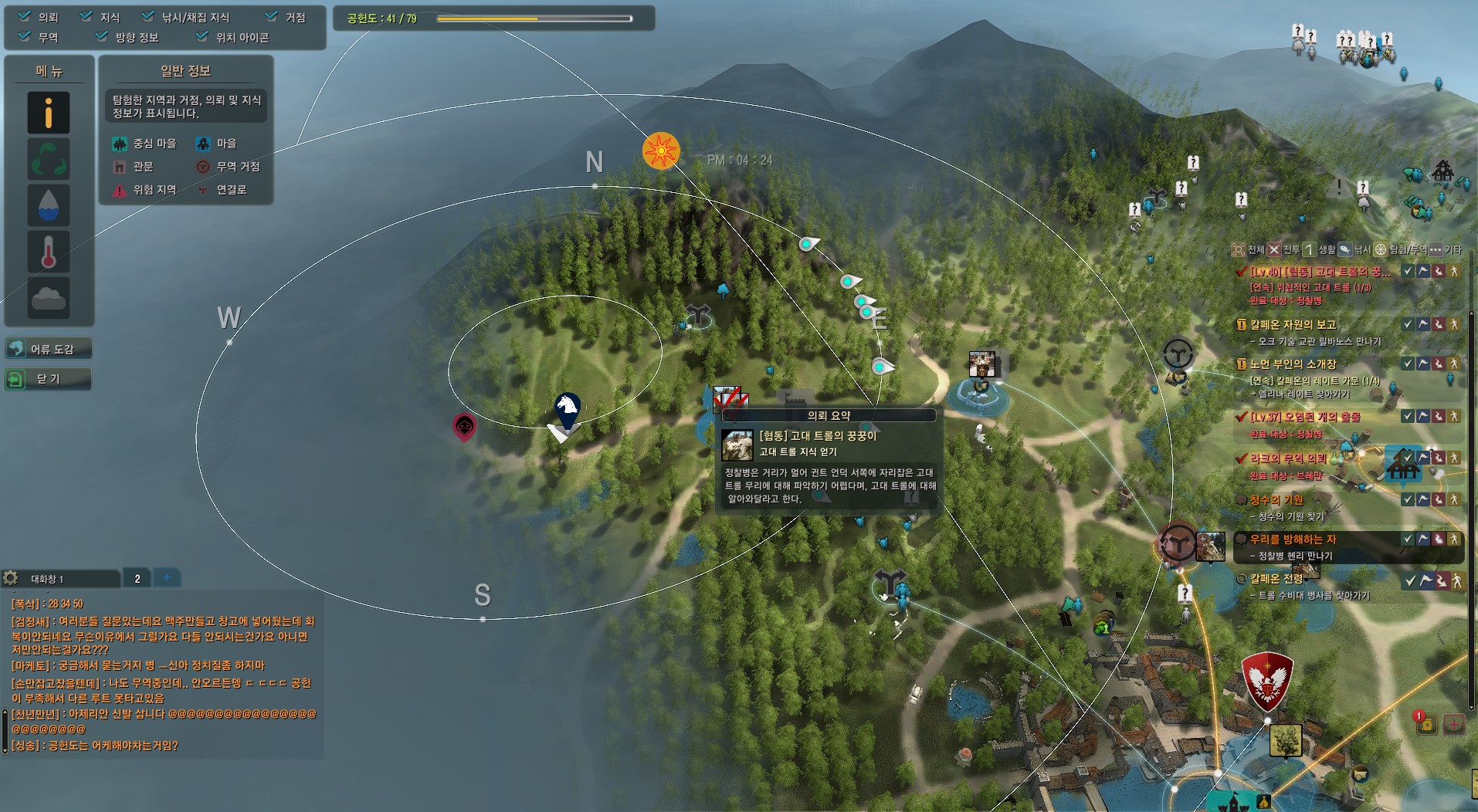Toggle the 낚시/채집 지식 checkbox
Screen dimensions: 1478x812
point(148,16)
